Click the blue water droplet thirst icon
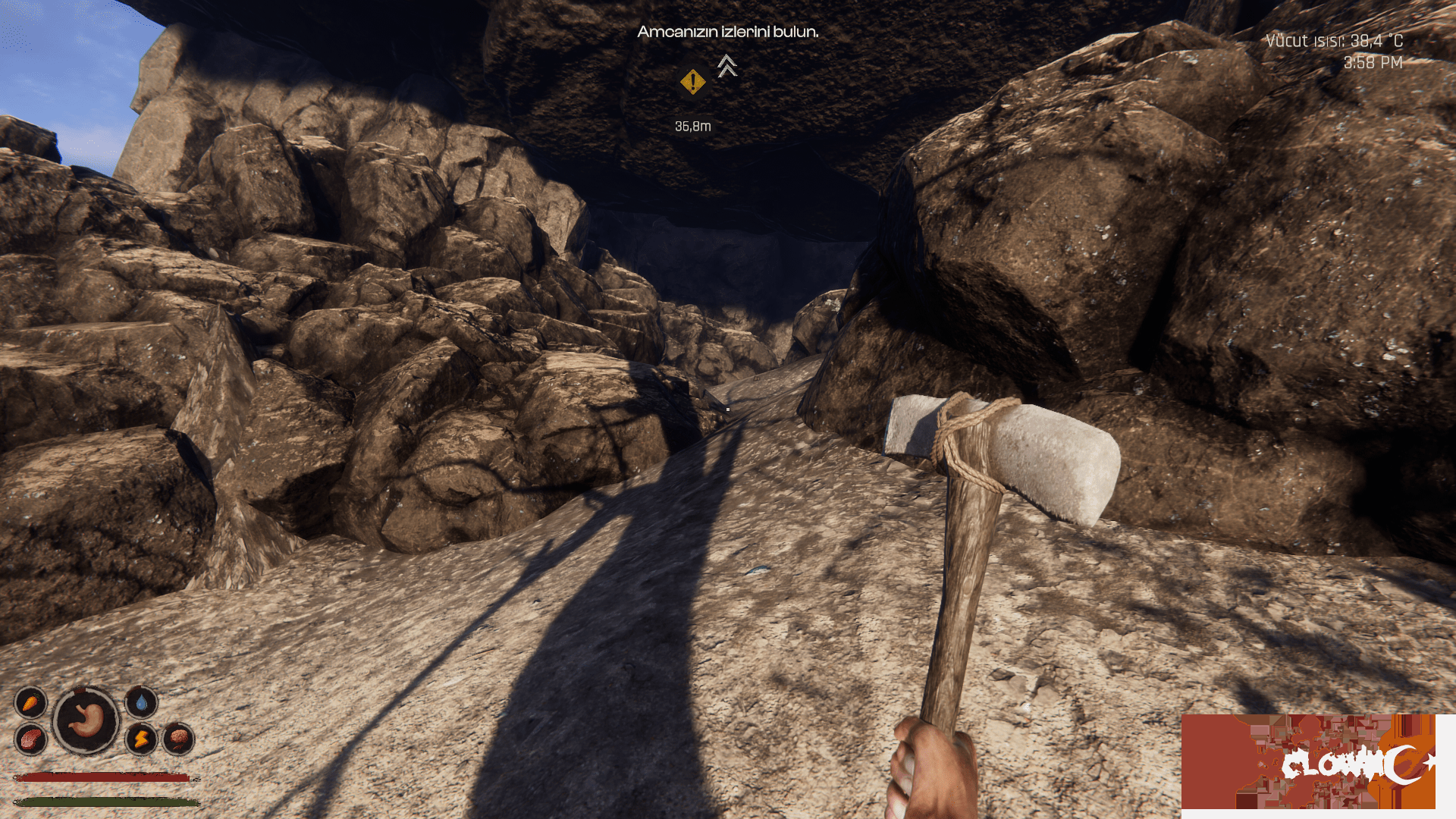 point(141,703)
